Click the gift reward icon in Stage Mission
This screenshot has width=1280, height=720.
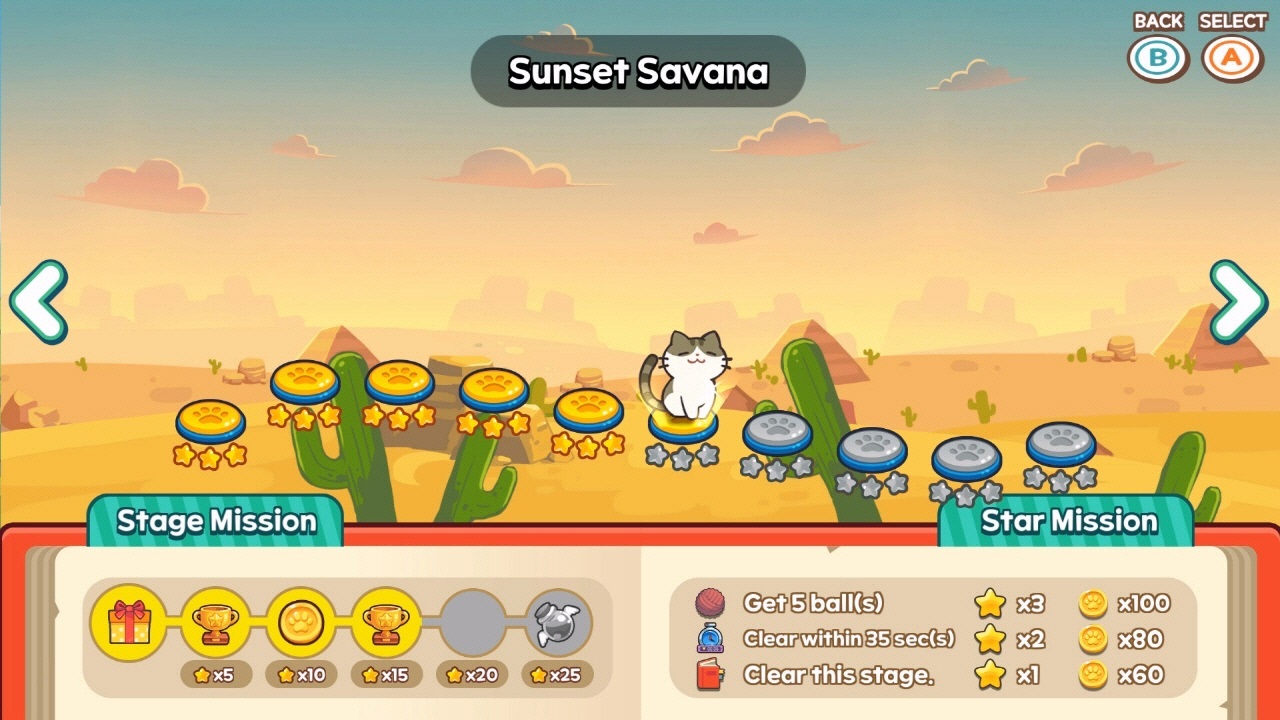tap(127, 620)
